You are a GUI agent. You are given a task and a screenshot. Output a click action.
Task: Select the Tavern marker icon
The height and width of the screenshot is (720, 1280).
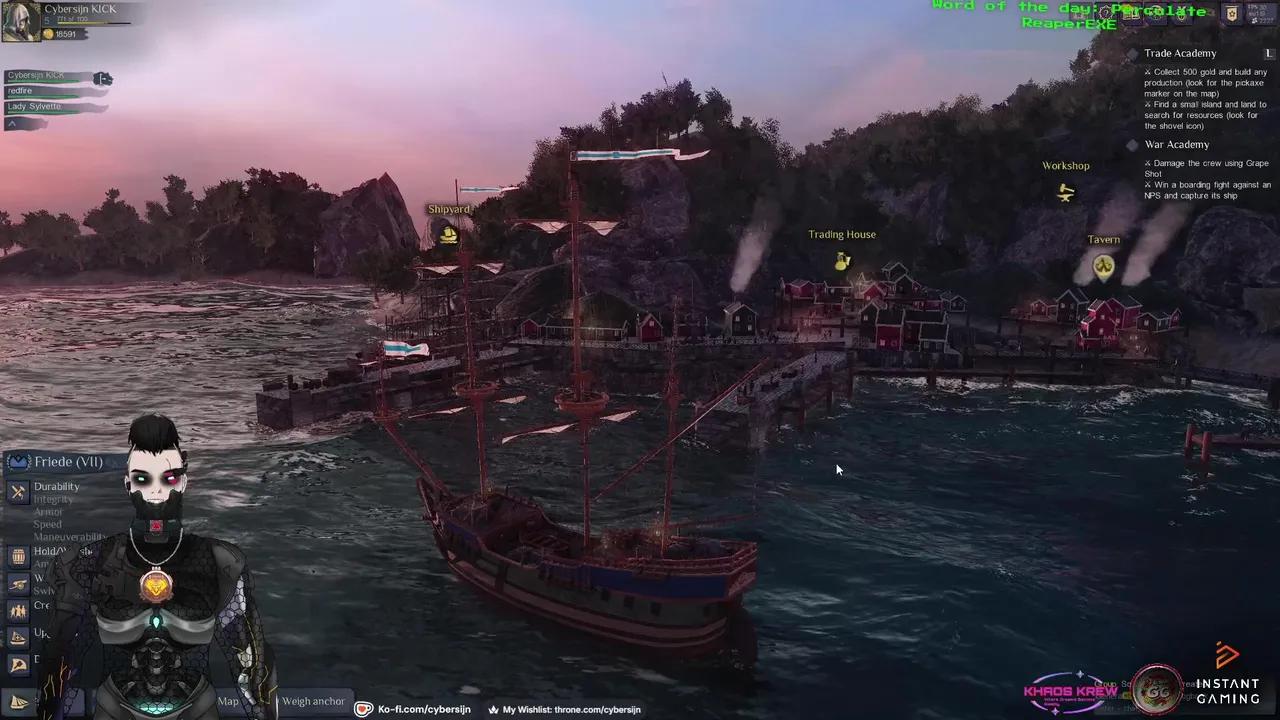tap(1103, 265)
